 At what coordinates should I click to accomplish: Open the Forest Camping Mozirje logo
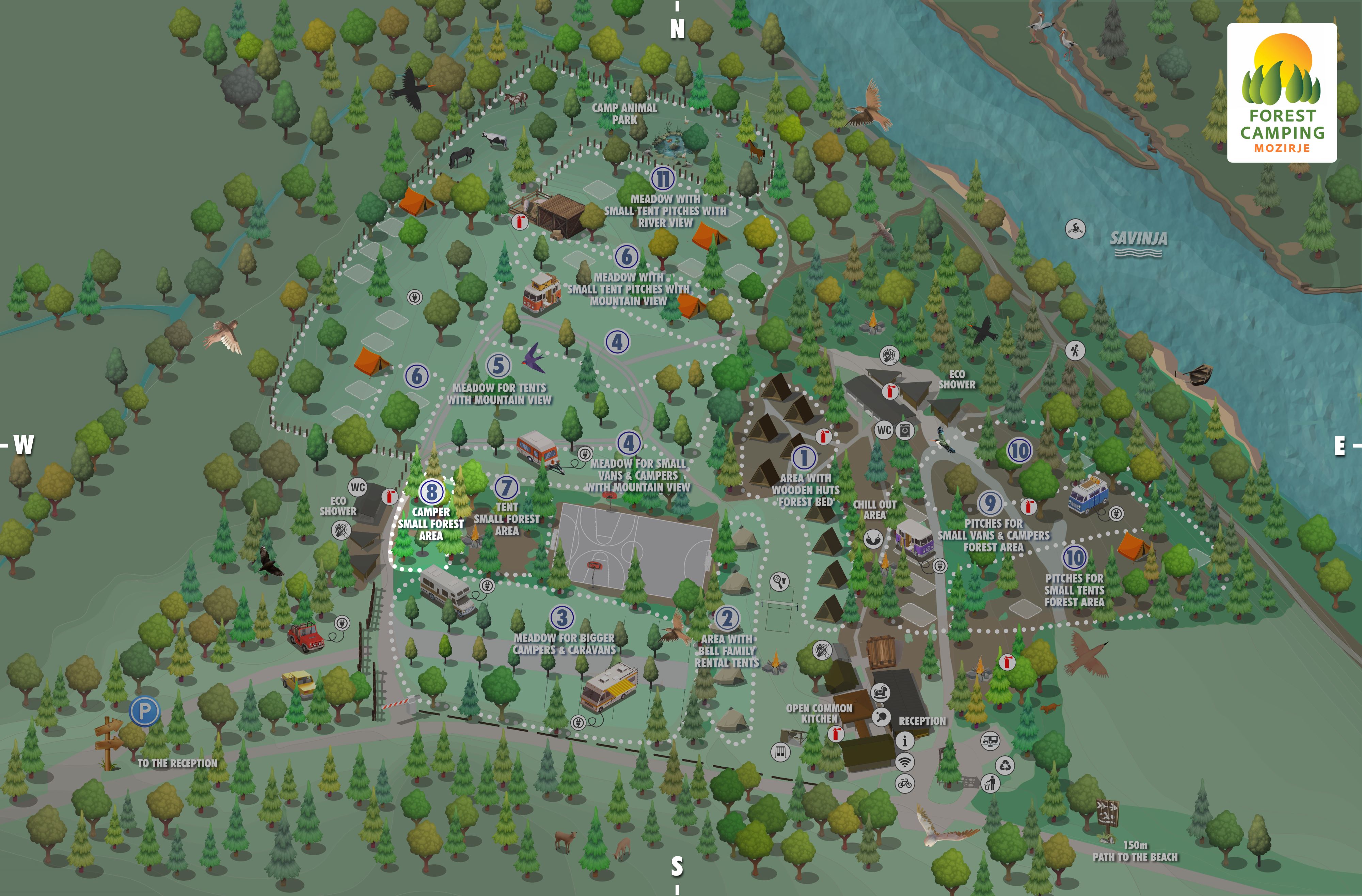click(1282, 93)
